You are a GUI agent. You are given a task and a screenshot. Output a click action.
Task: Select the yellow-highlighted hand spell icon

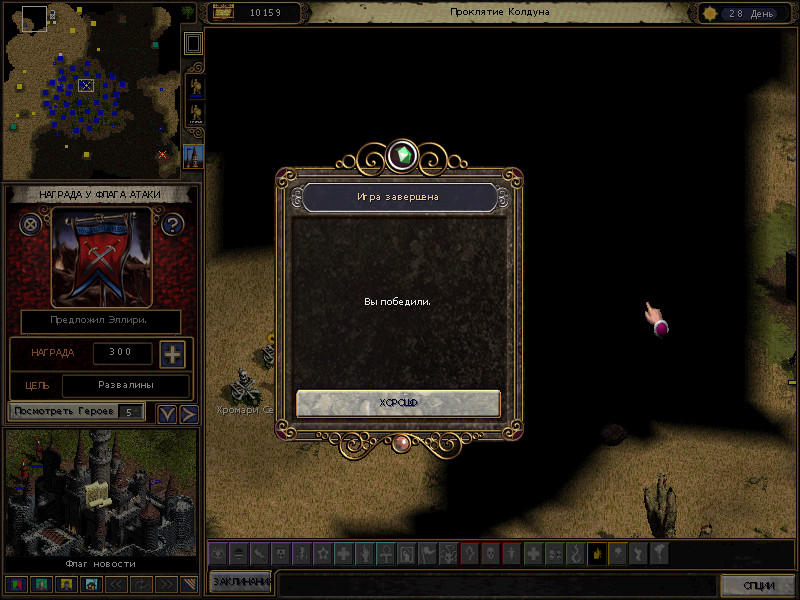(x=597, y=552)
